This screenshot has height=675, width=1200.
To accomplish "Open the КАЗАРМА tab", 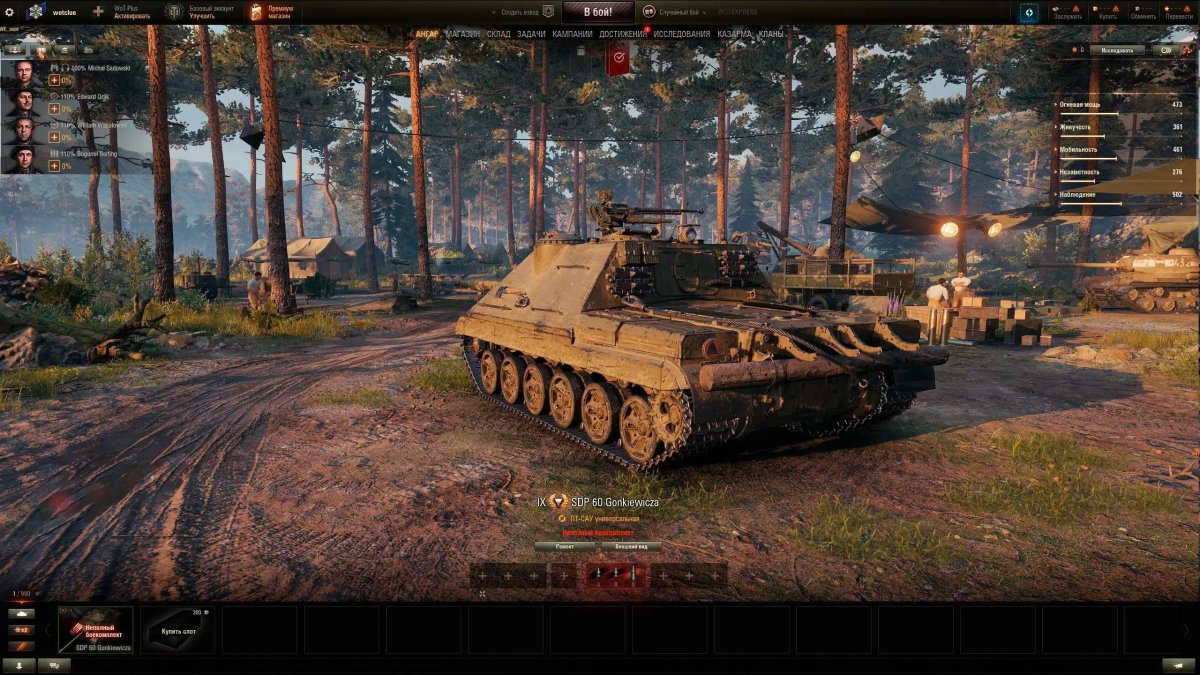I will (x=734, y=34).
